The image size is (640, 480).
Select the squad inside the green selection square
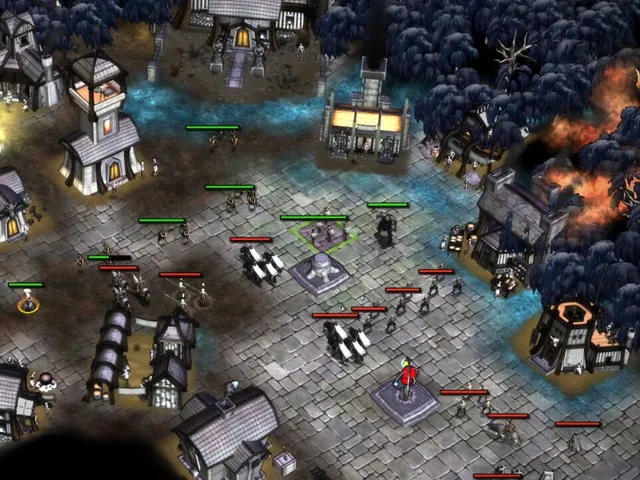point(324,236)
